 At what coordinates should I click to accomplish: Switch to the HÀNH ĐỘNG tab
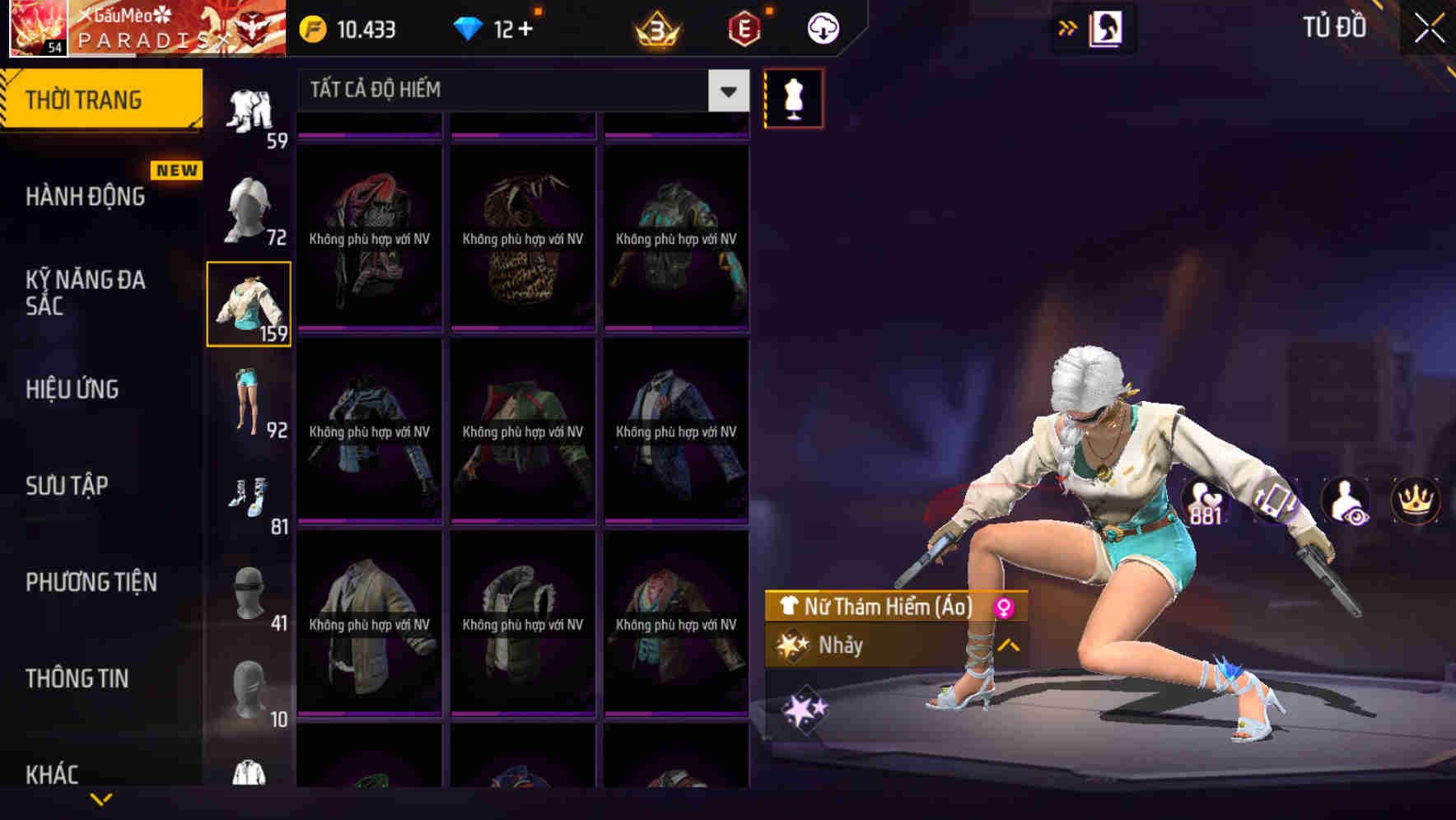click(86, 196)
